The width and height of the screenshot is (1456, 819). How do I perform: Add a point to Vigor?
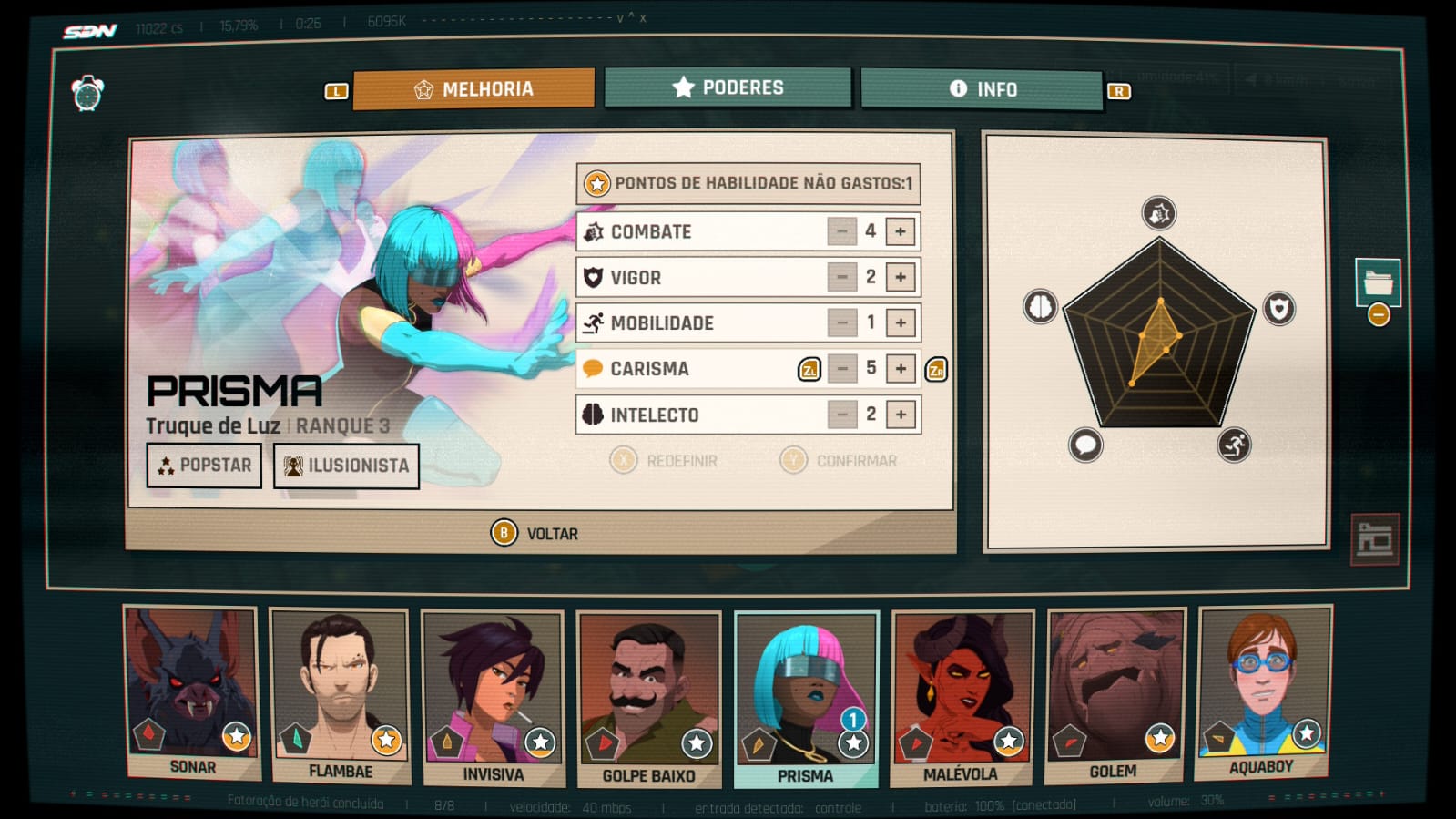tap(900, 277)
